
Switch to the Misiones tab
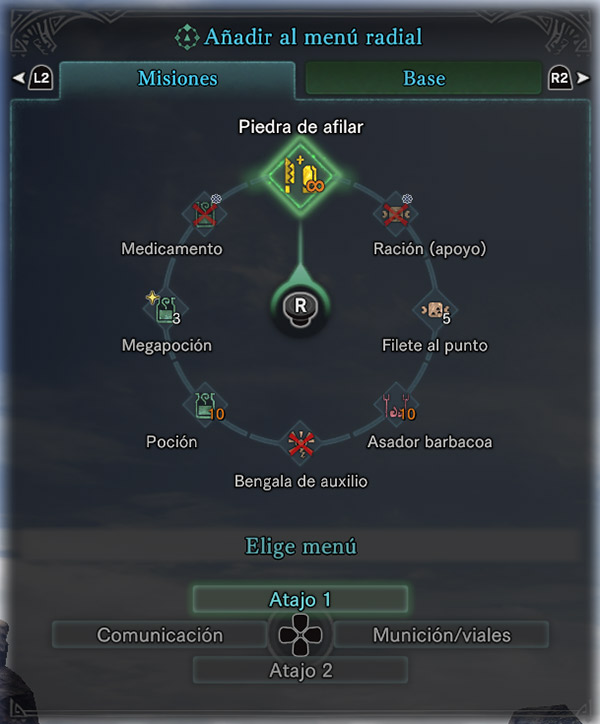(177, 79)
